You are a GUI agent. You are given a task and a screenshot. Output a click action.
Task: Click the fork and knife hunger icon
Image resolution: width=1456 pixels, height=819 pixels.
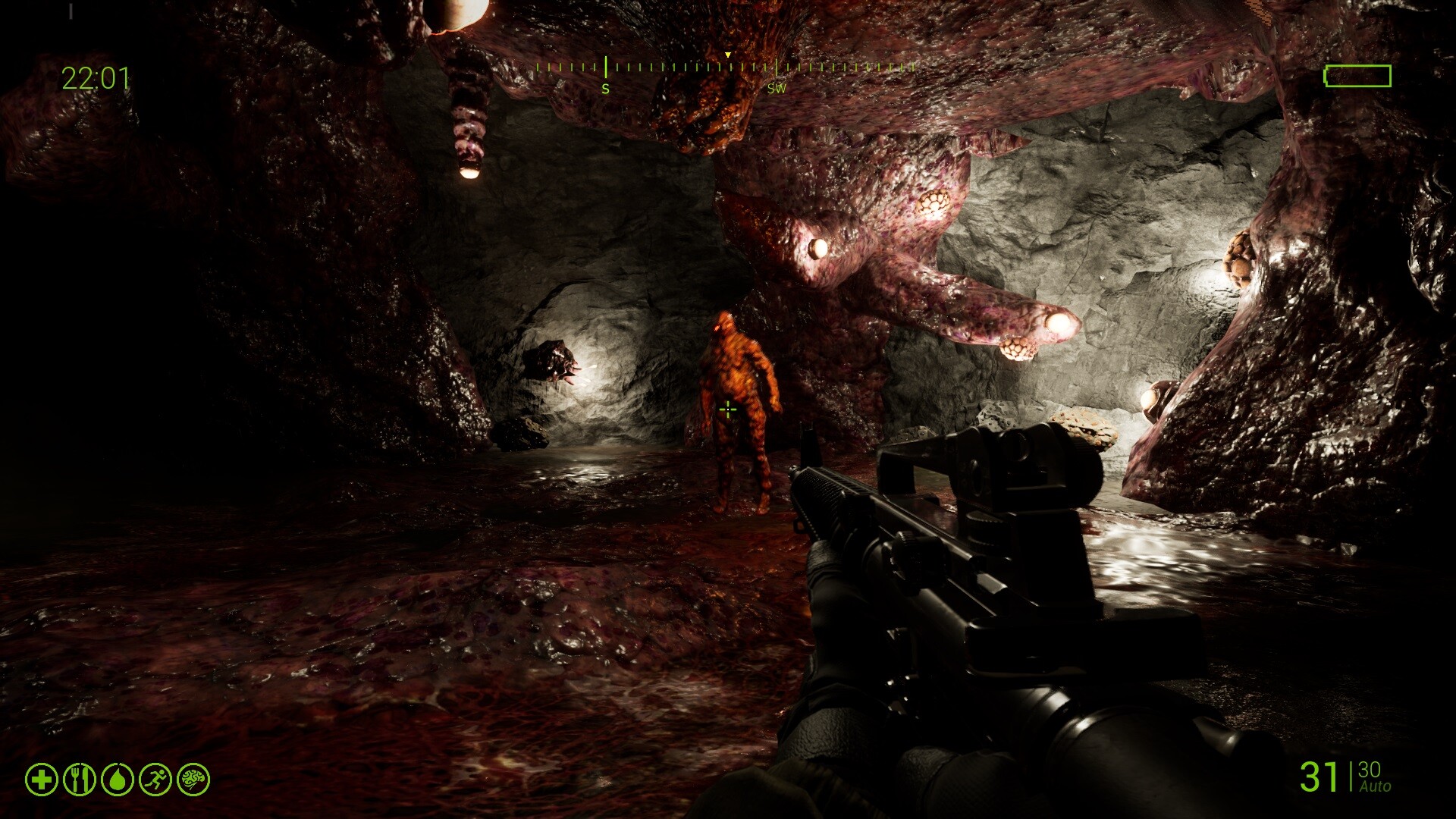pyautogui.click(x=80, y=777)
